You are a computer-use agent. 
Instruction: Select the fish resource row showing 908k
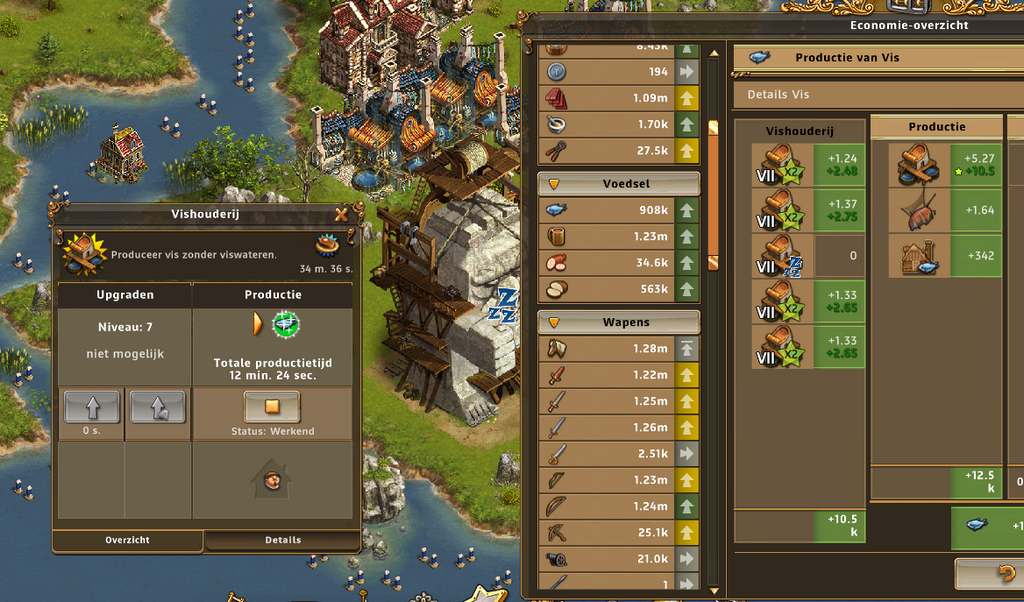(619, 210)
